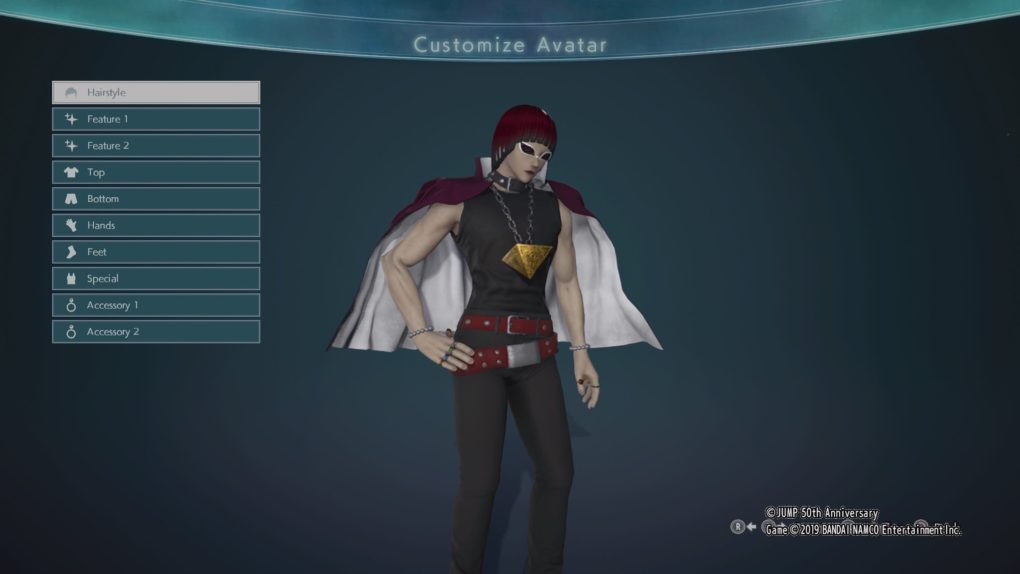Open the Accessory 2 slot entry

[156, 331]
